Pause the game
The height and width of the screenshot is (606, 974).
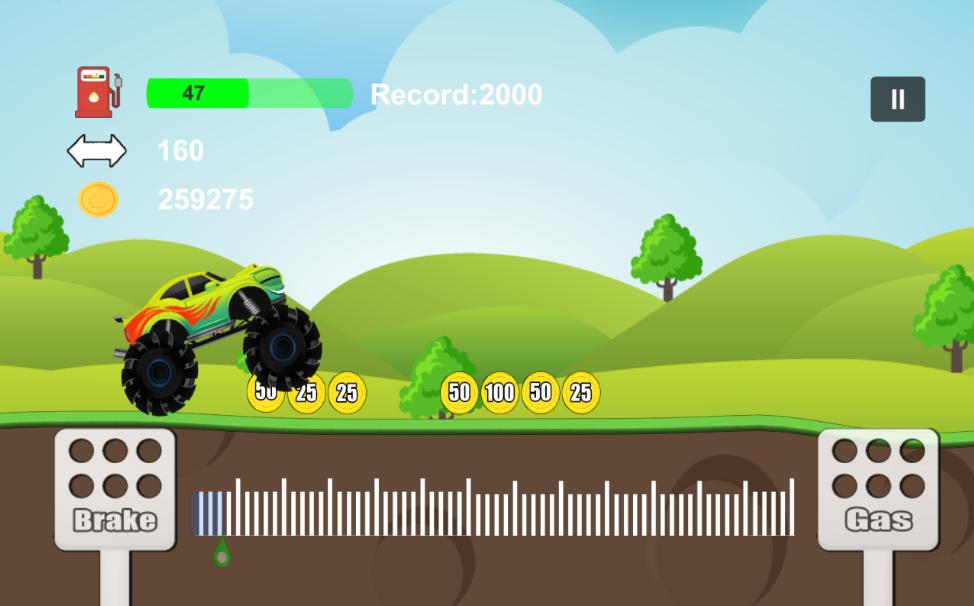point(897,99)
